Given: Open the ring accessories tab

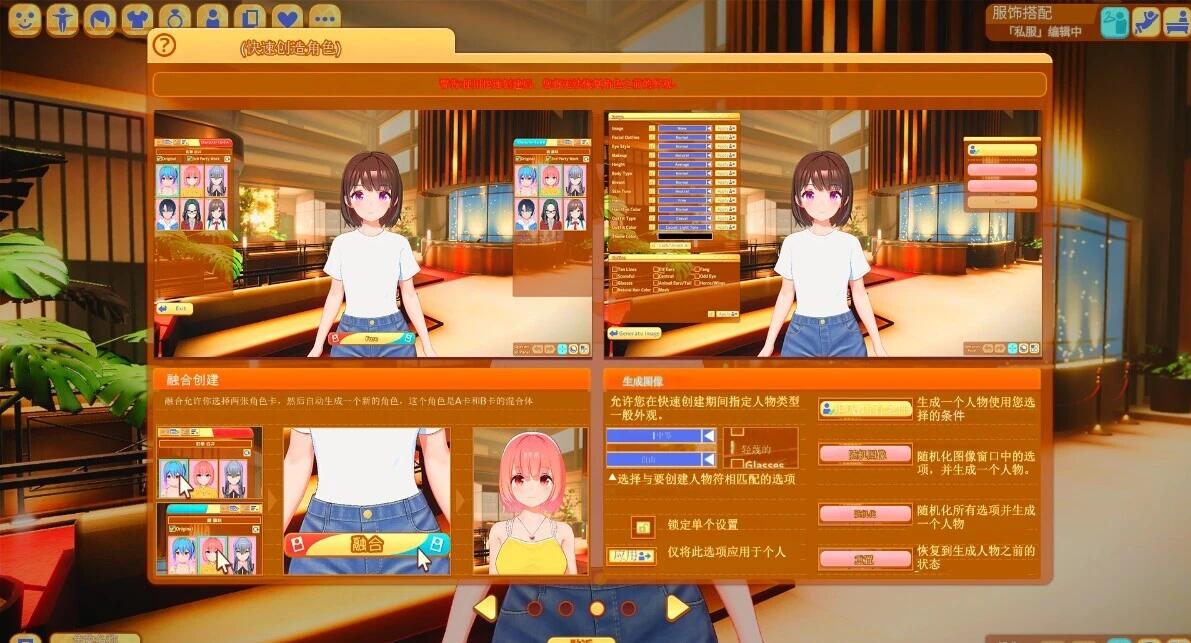Looking at the screenshot, I should pos(173,18).
